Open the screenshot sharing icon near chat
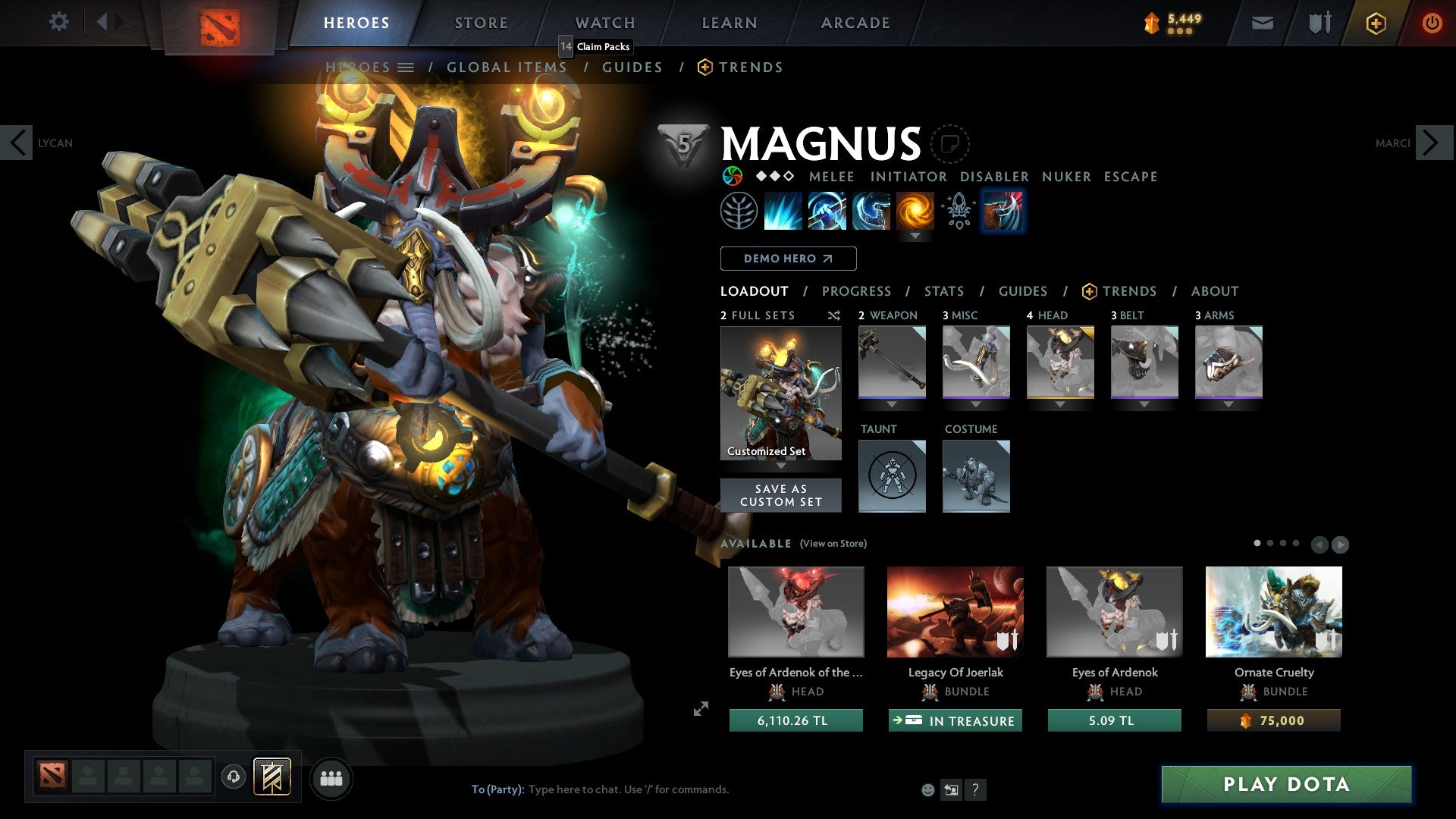Screen dimensions: 1456x819 pos(951,789)
